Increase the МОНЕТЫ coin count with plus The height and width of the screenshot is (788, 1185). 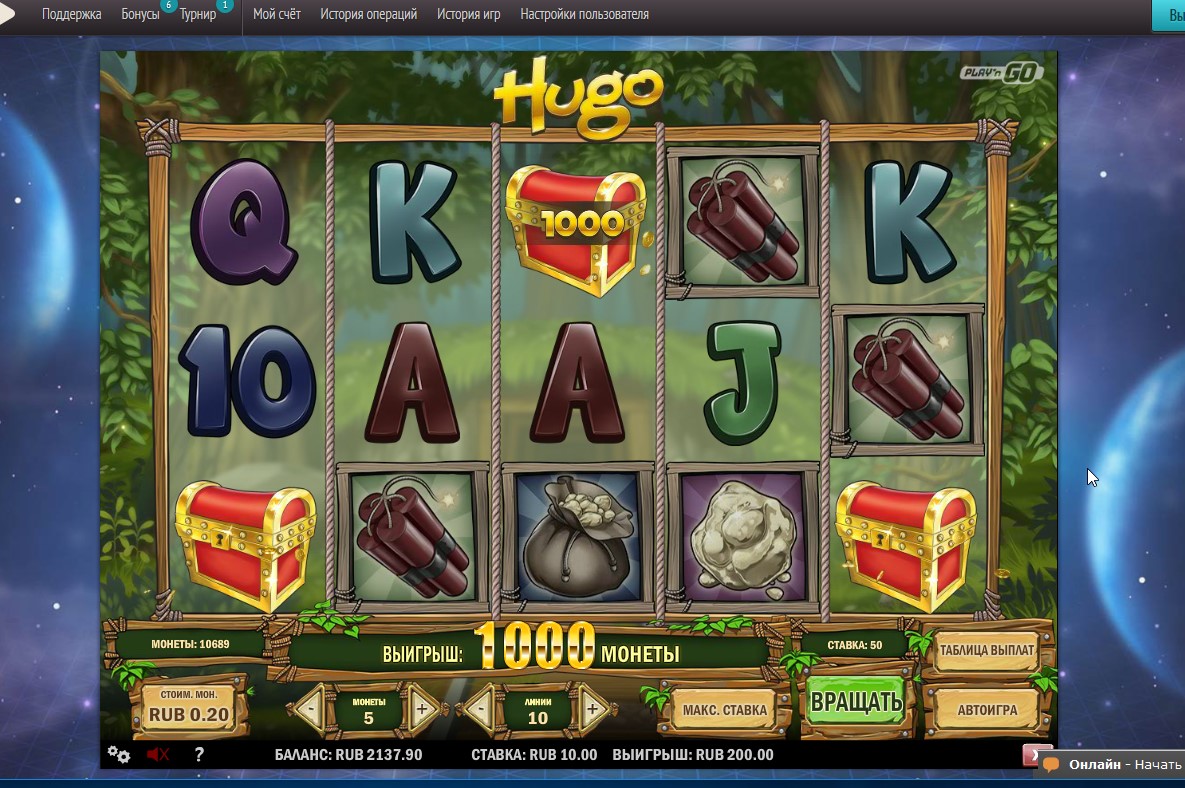tap(421, 709)
